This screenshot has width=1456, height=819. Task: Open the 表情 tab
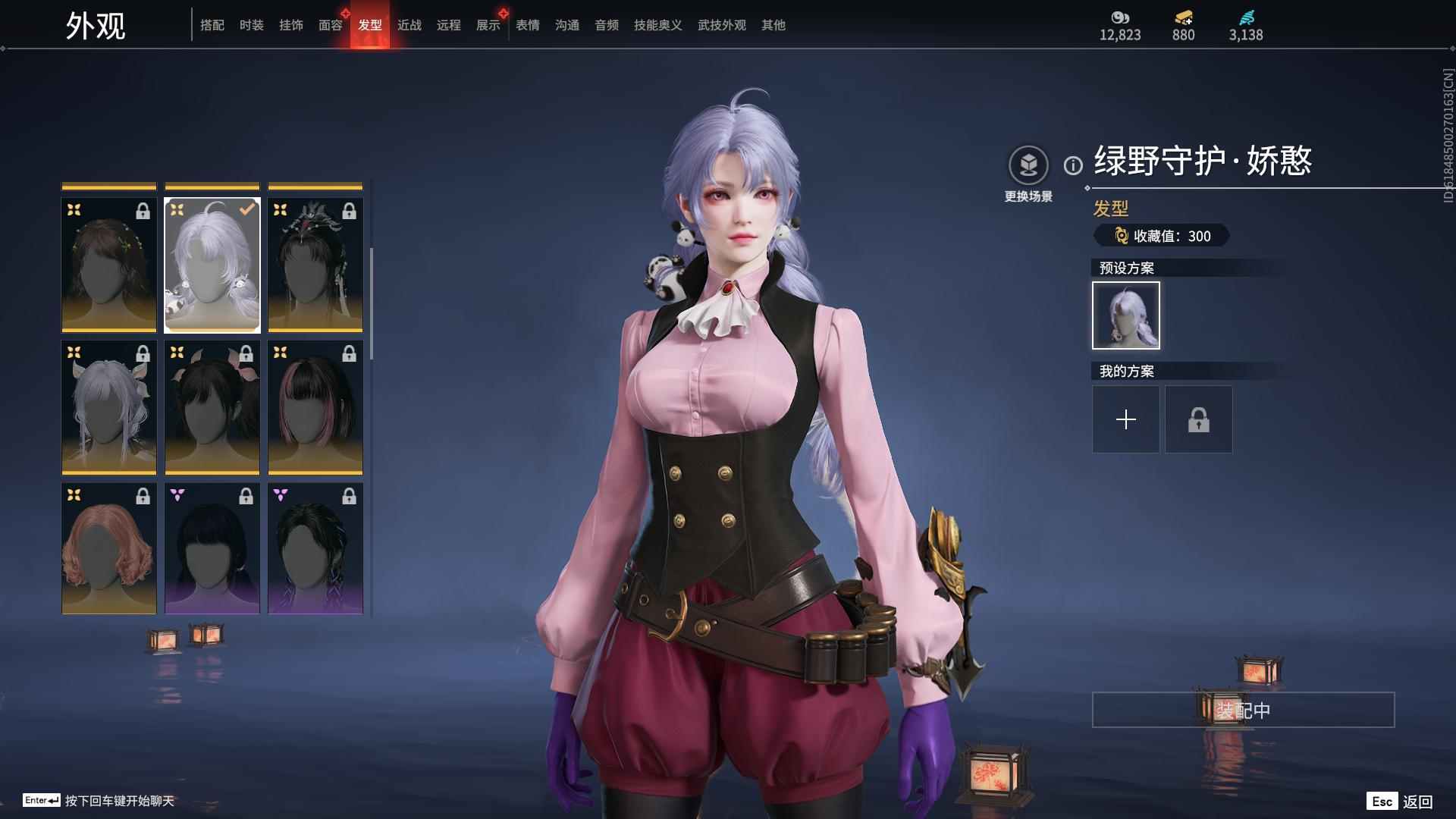tap(528, 25)
